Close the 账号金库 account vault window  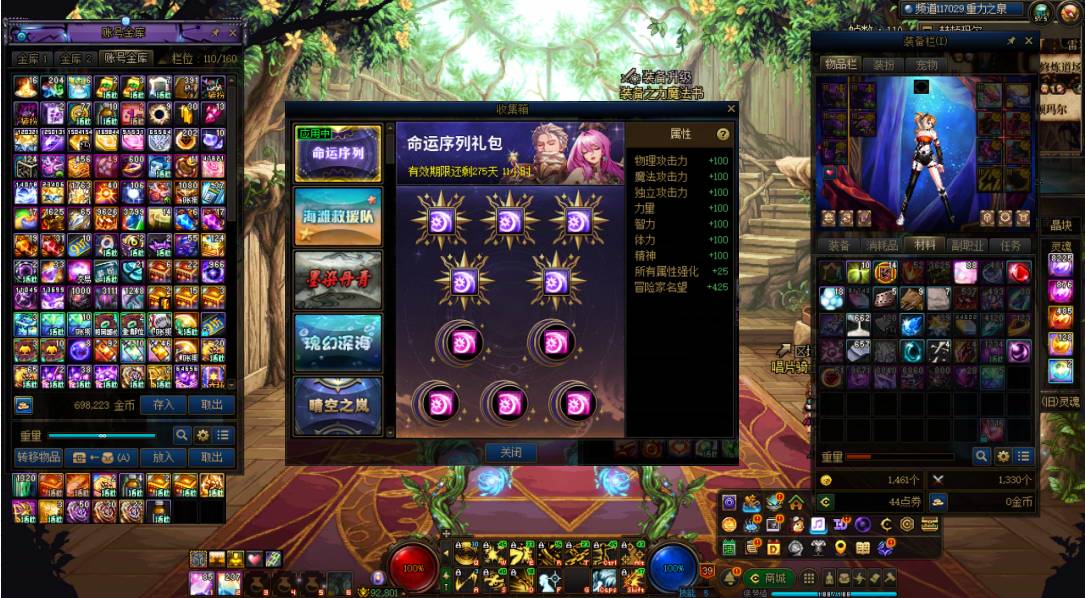pyautogui.click(x=233, y=33)
